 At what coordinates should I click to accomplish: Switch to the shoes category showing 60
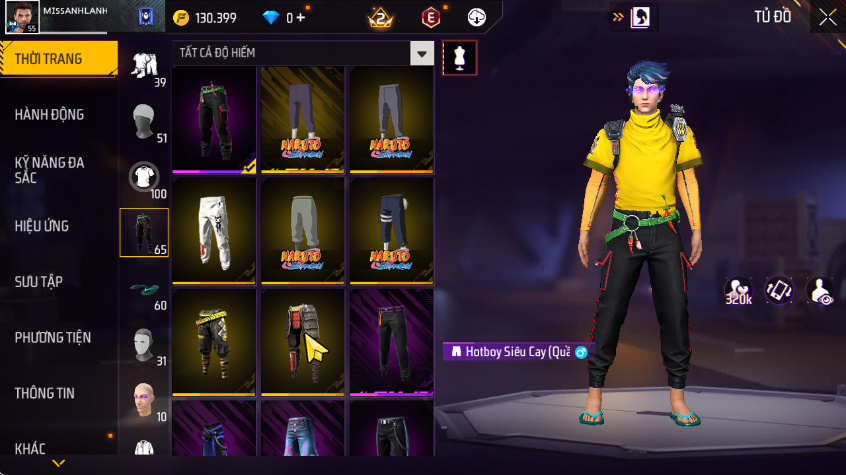coord(146,292)
